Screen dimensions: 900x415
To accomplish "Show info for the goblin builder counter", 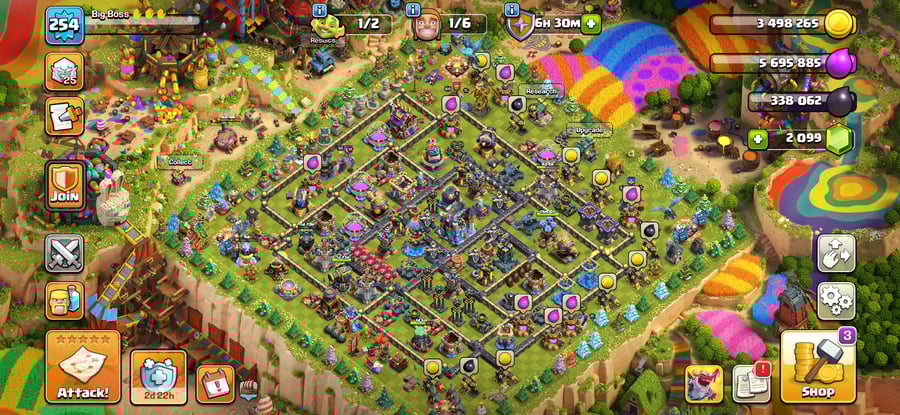I will [x=320, y=10].
